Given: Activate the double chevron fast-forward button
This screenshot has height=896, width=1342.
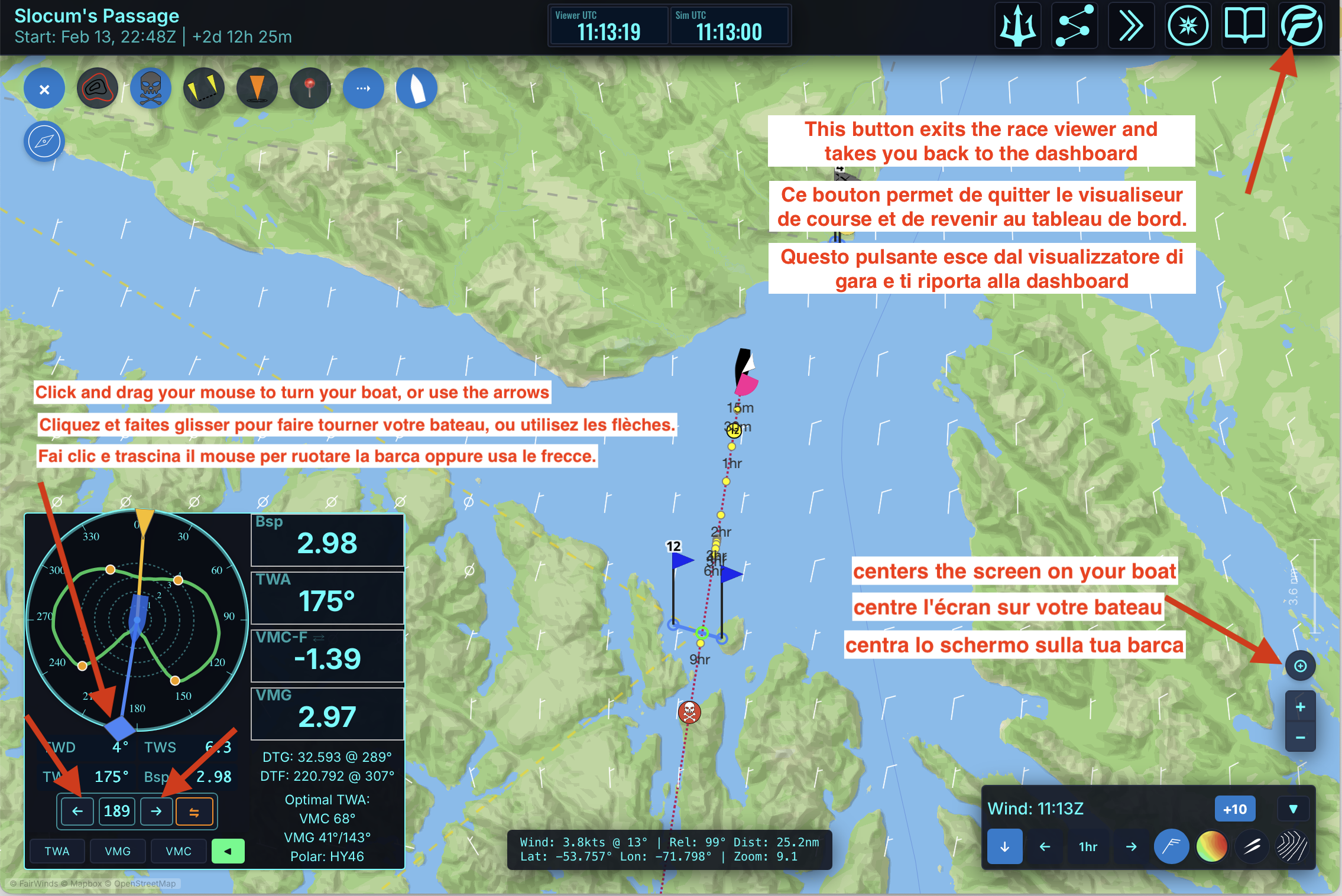Looking at the screenshot, I should pos(1131,27).
